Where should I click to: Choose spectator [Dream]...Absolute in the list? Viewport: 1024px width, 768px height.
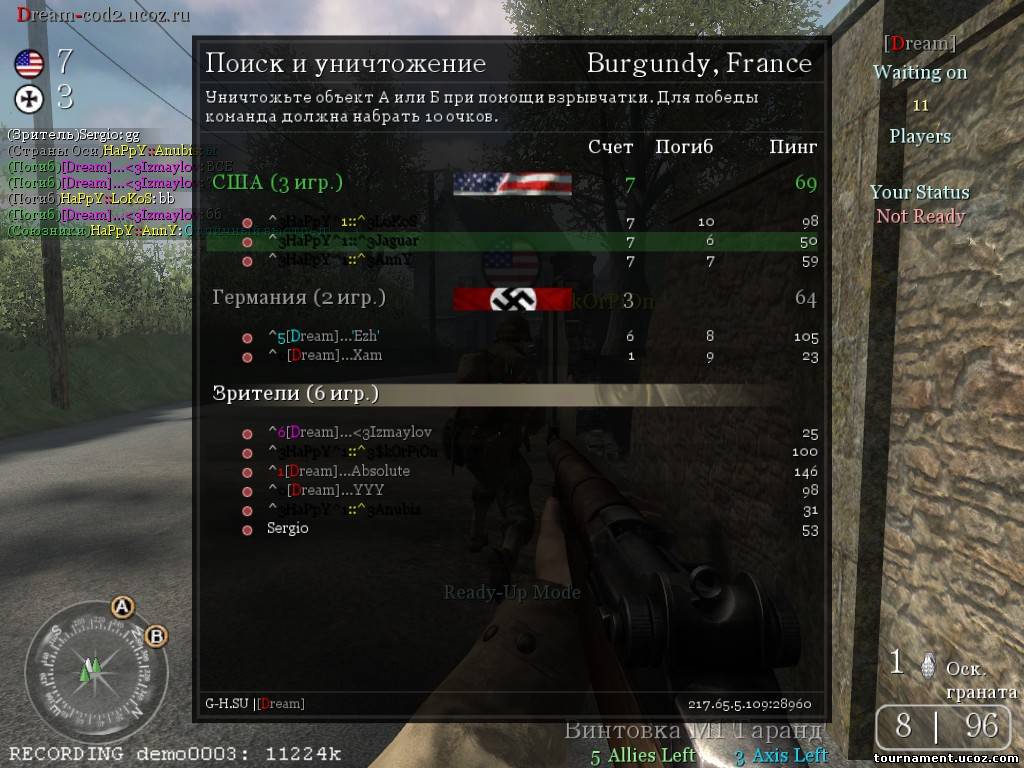click(x=510, y=470)
